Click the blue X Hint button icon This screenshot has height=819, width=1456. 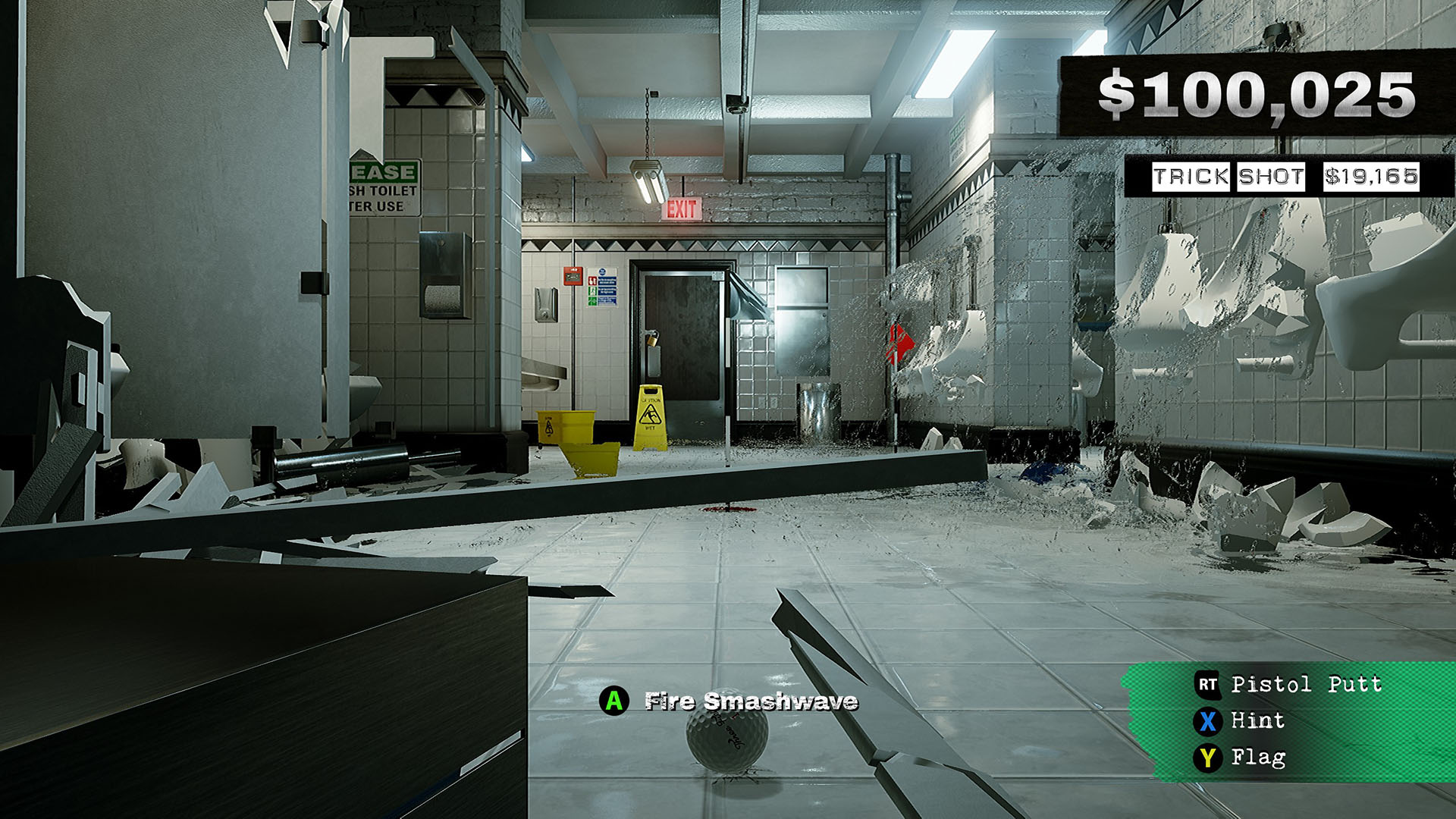pos(1209,721)
